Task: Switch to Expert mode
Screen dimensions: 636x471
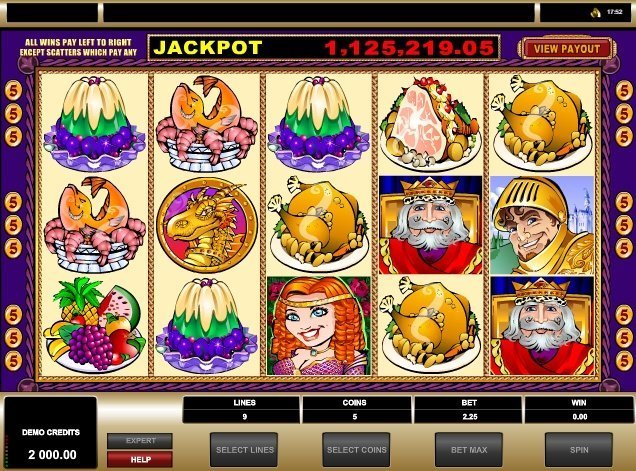Action: tap(140, 441)
